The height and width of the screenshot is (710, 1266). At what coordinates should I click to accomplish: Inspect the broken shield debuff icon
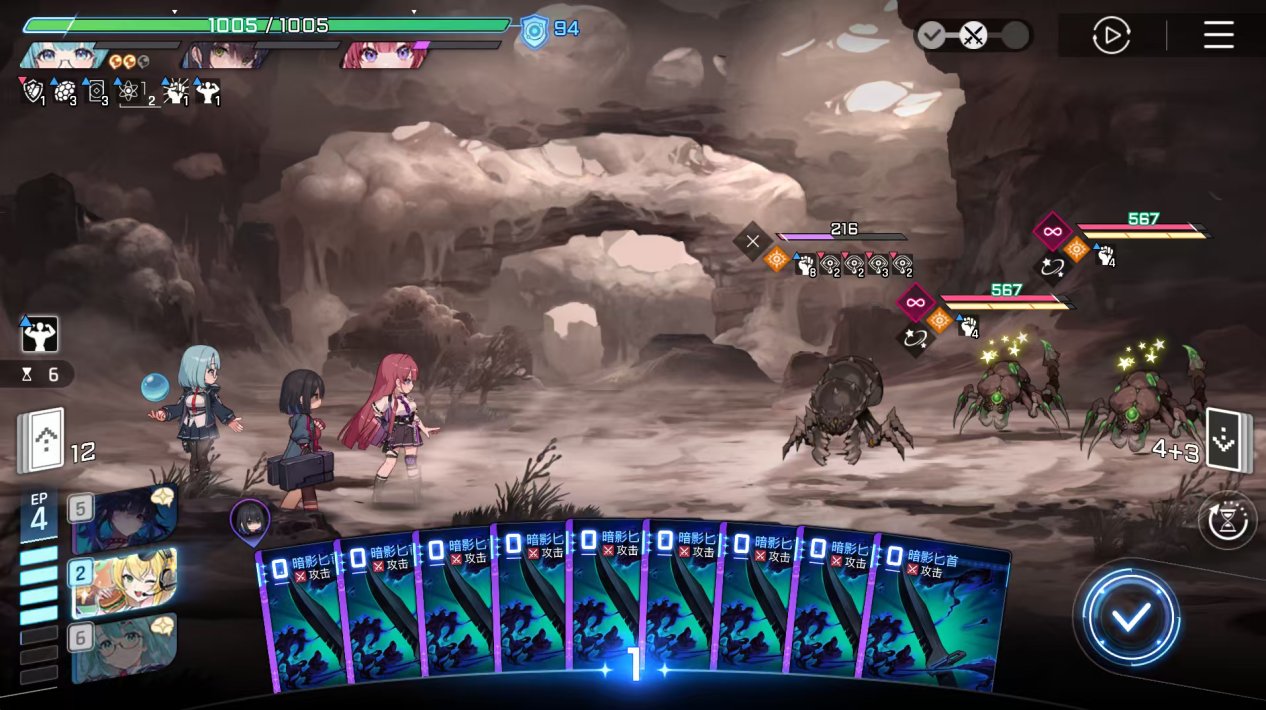pos(33,92)
